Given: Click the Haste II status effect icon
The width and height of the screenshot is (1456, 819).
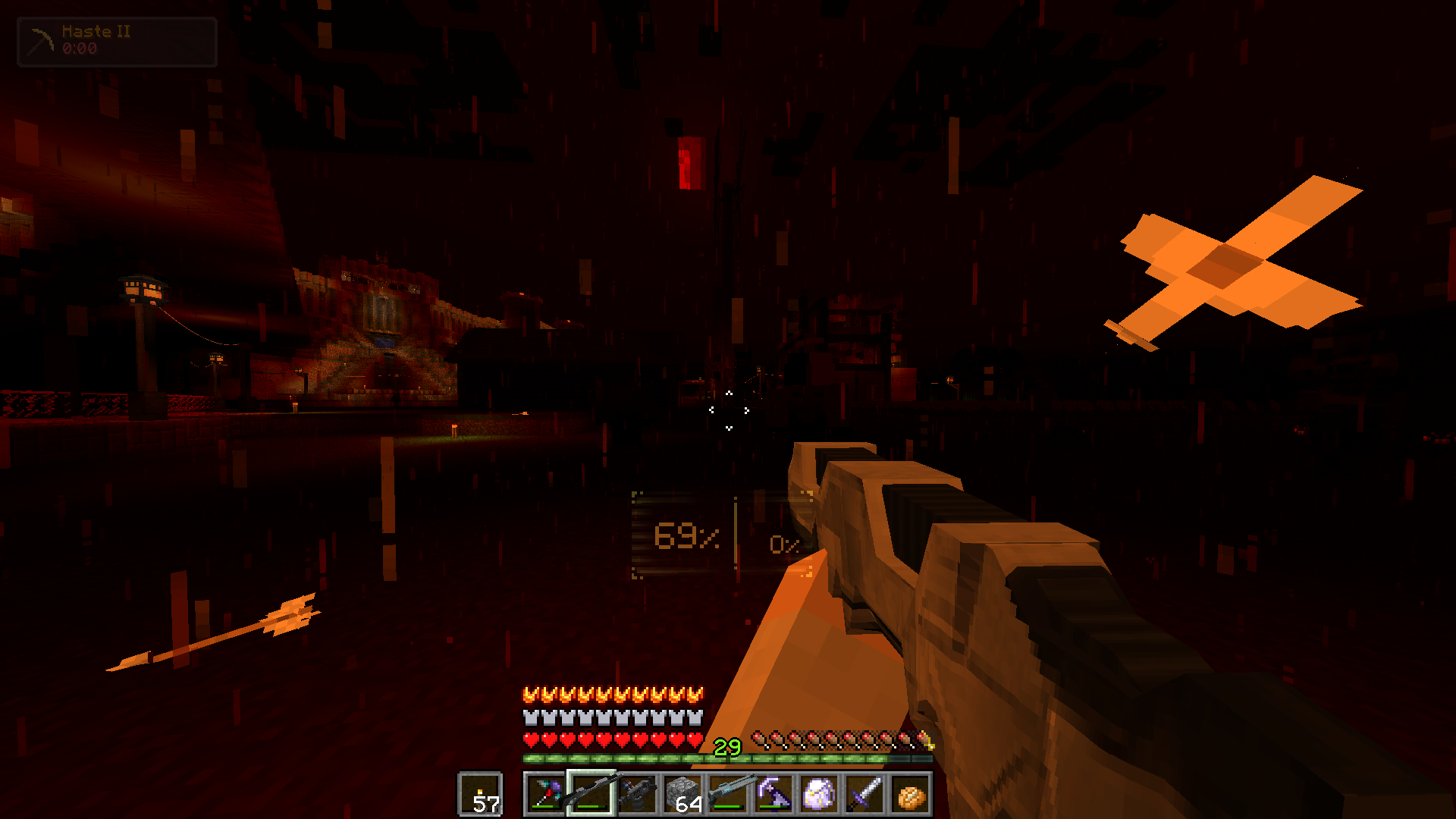Looking at the screenshot, I should (x=40, y=41).
